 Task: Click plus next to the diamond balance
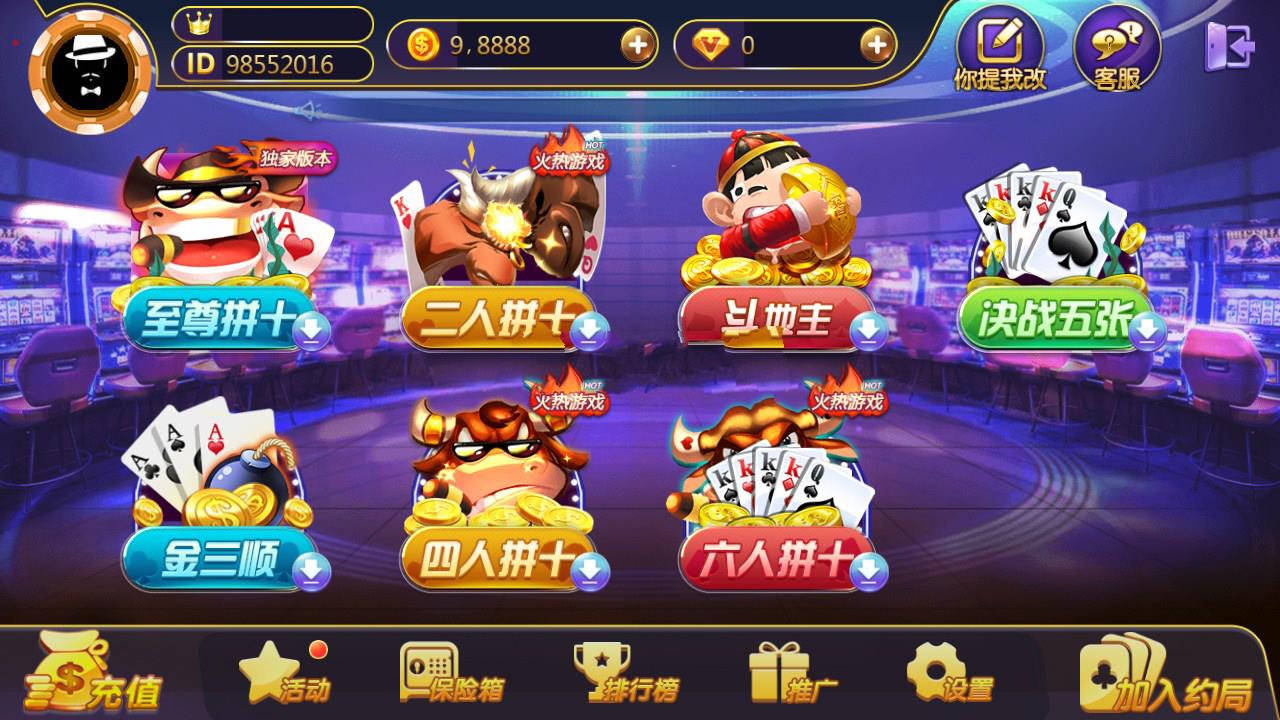coord(879,45)
